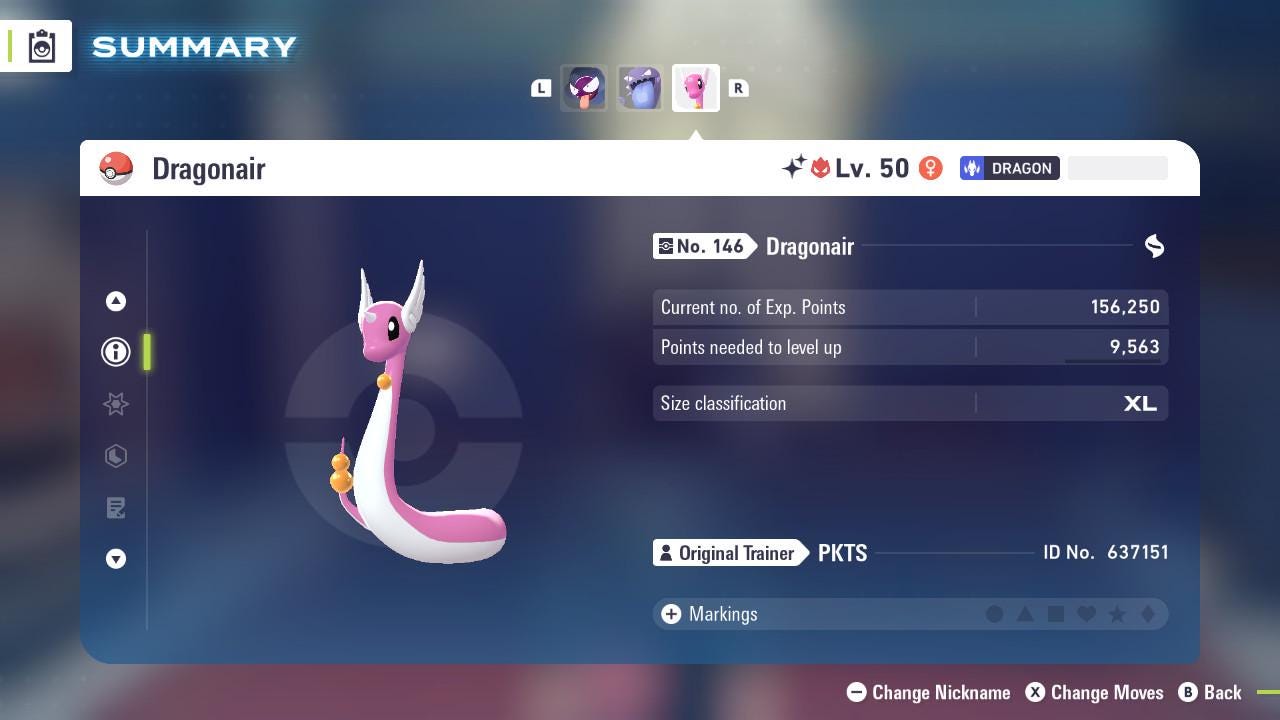This screenshot has height=720, width=1280.
Task: Click the Poké Ball icon beside Dragonair's name
Action: [117, 168]
